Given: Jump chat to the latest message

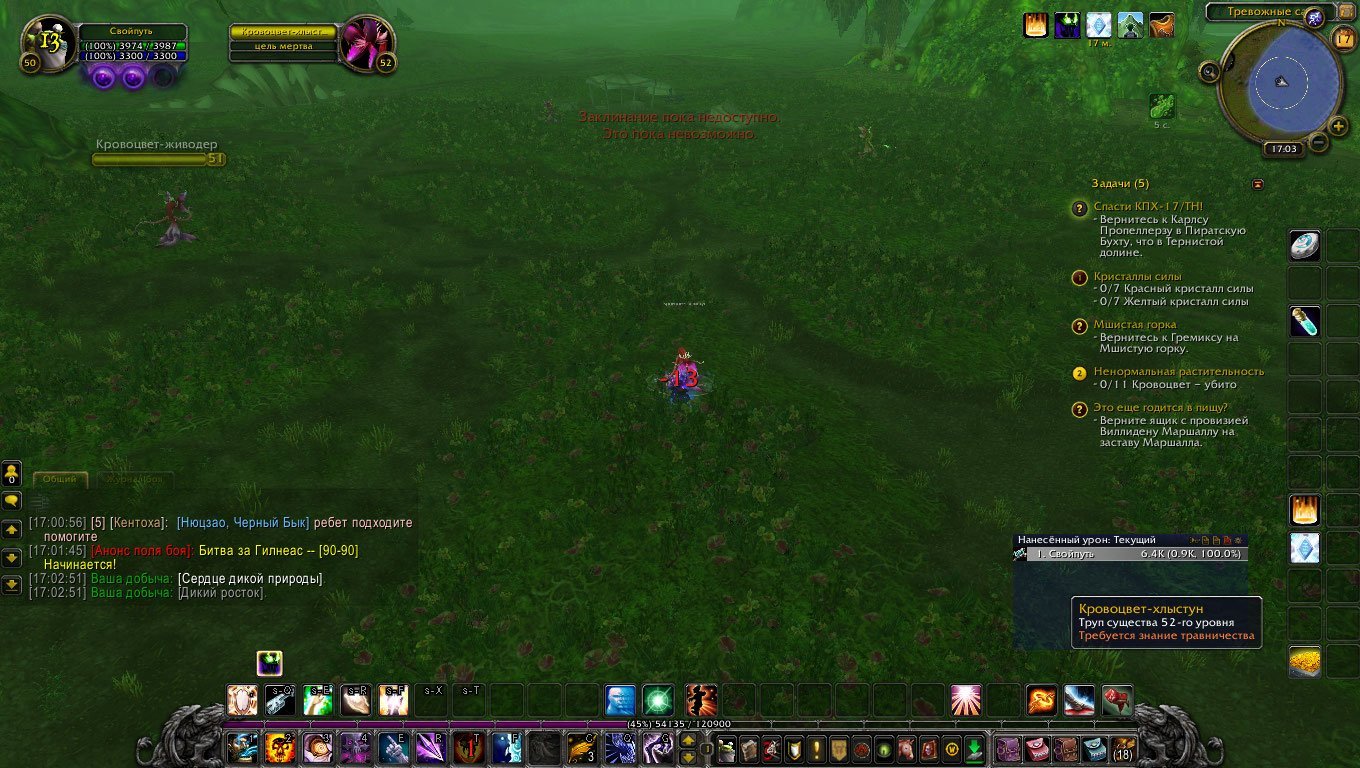Looking at the screenshot, I should pos(12,585).
